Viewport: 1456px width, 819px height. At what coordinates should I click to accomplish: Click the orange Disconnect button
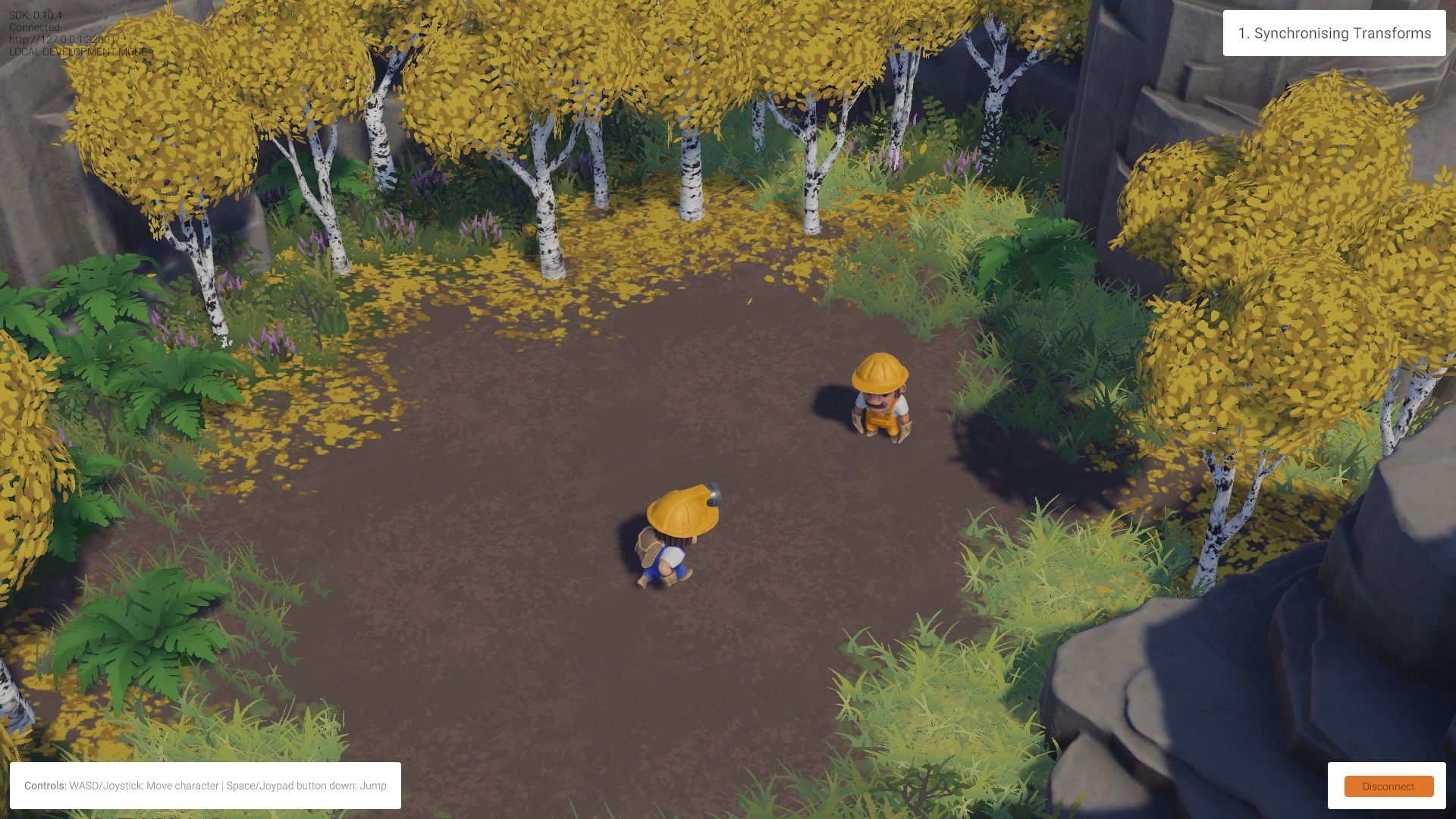tap(1388, 786)
